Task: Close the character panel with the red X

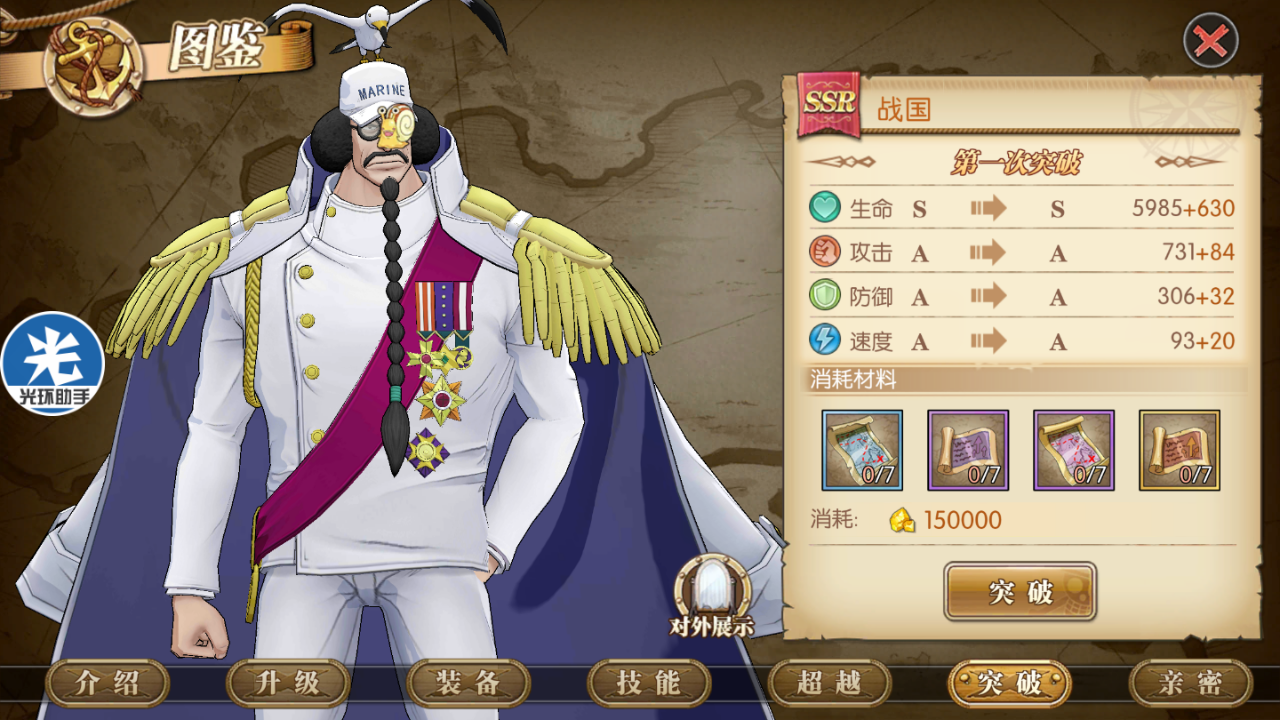Action: pyautogui.click(x=1210, y=41)
